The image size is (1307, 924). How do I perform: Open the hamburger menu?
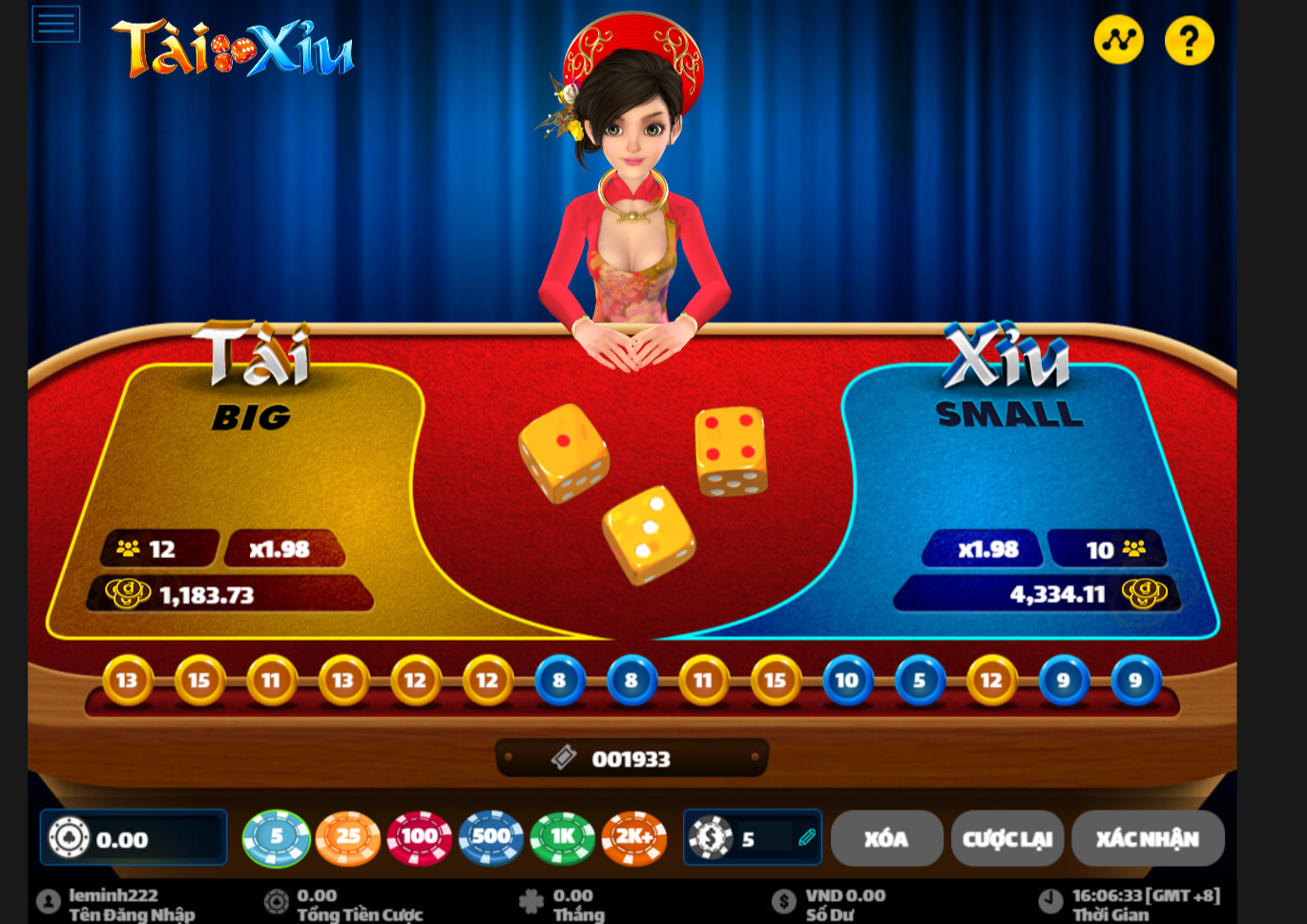click(x=56, y=24)
